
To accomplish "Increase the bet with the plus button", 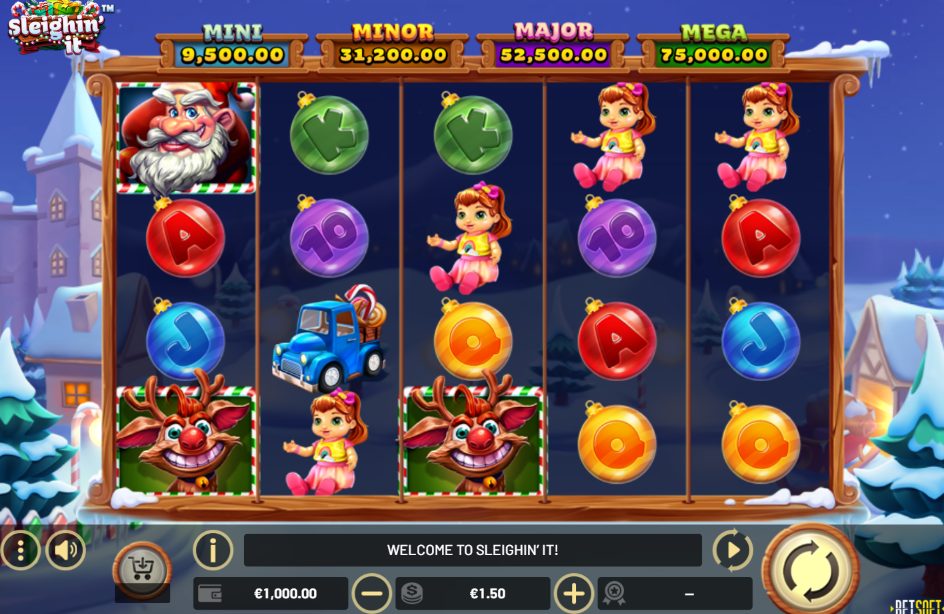I will tap(574, 593).
